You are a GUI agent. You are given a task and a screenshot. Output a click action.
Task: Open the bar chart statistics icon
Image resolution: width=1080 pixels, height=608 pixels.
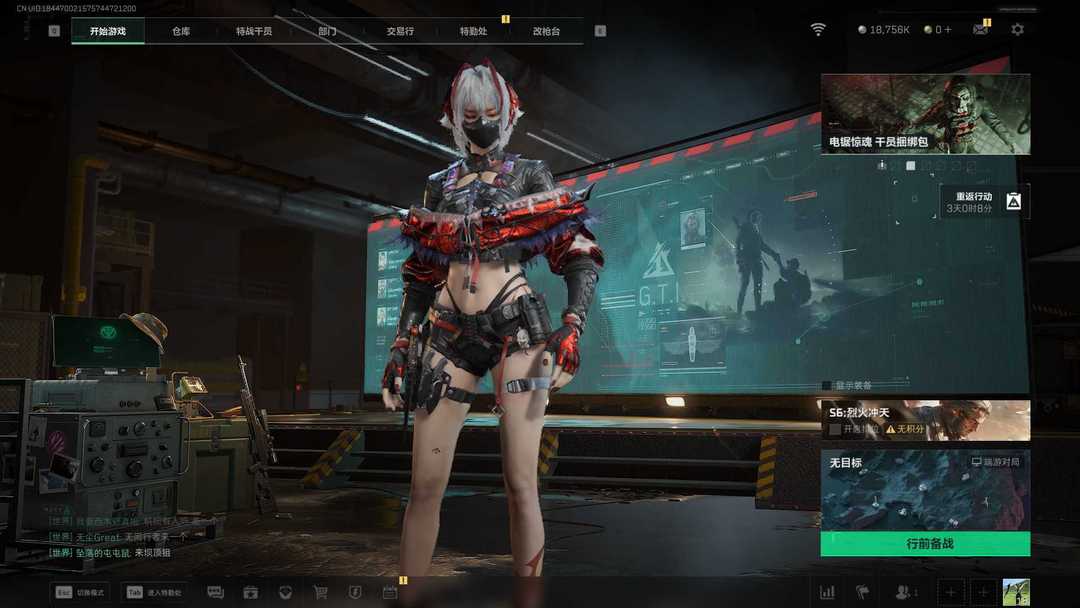(827, 592)
